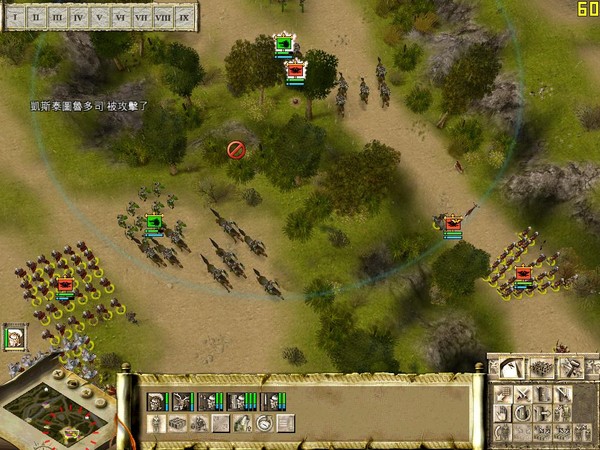The height and width of the screenshot is (450, 600).
Task: Select the red-flagged infantry squad
Action: (x=65, y=285)
